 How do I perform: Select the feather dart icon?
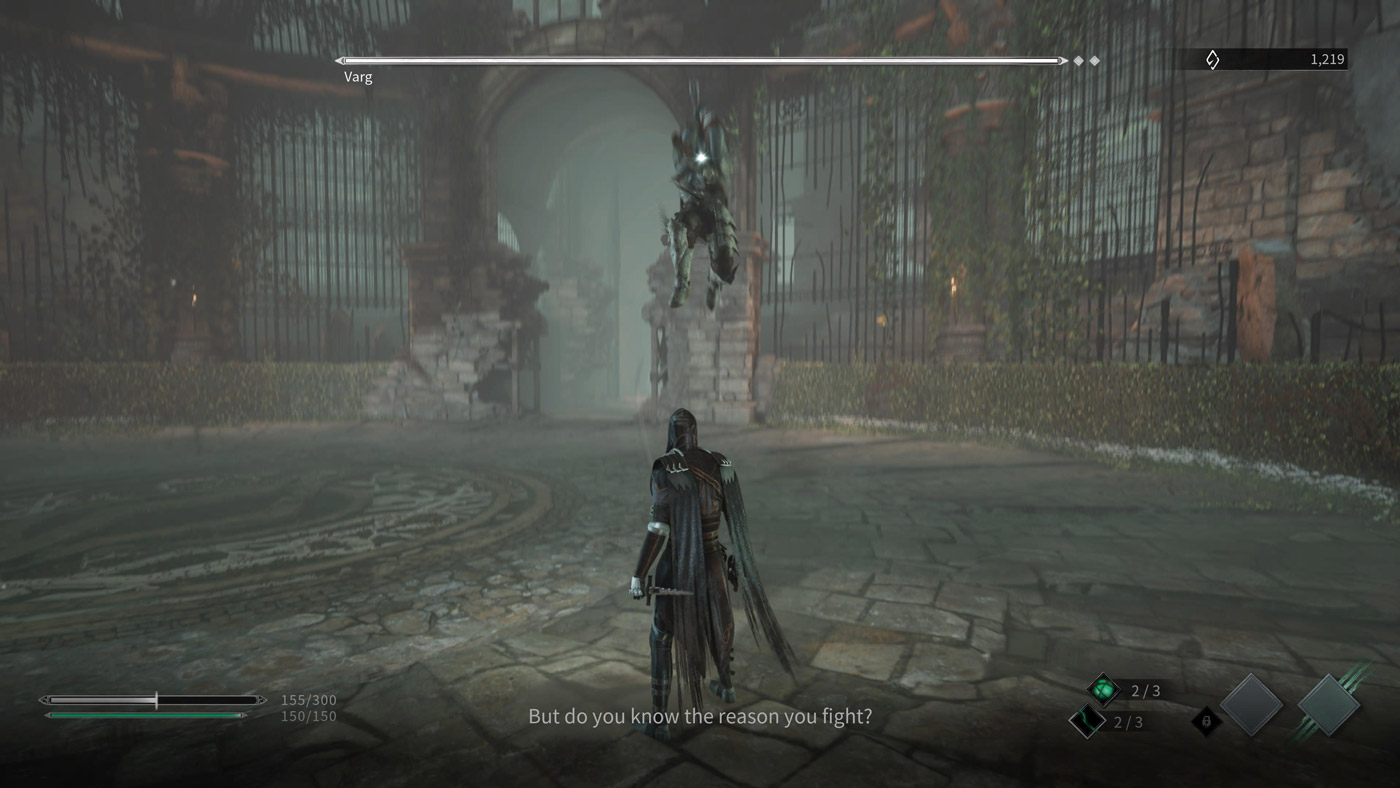[x=1087, y=720]
